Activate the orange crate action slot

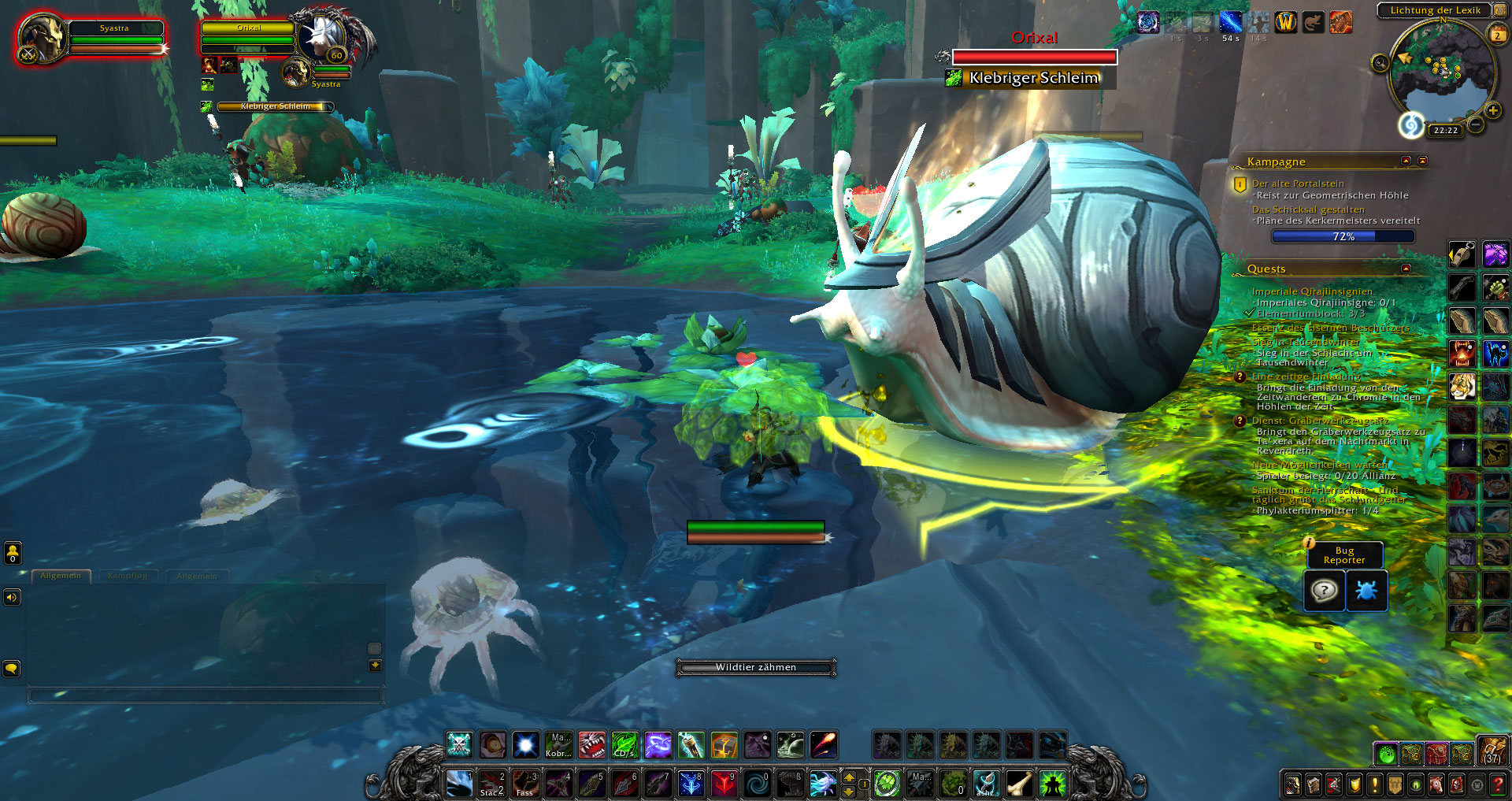tap(724, 744)
